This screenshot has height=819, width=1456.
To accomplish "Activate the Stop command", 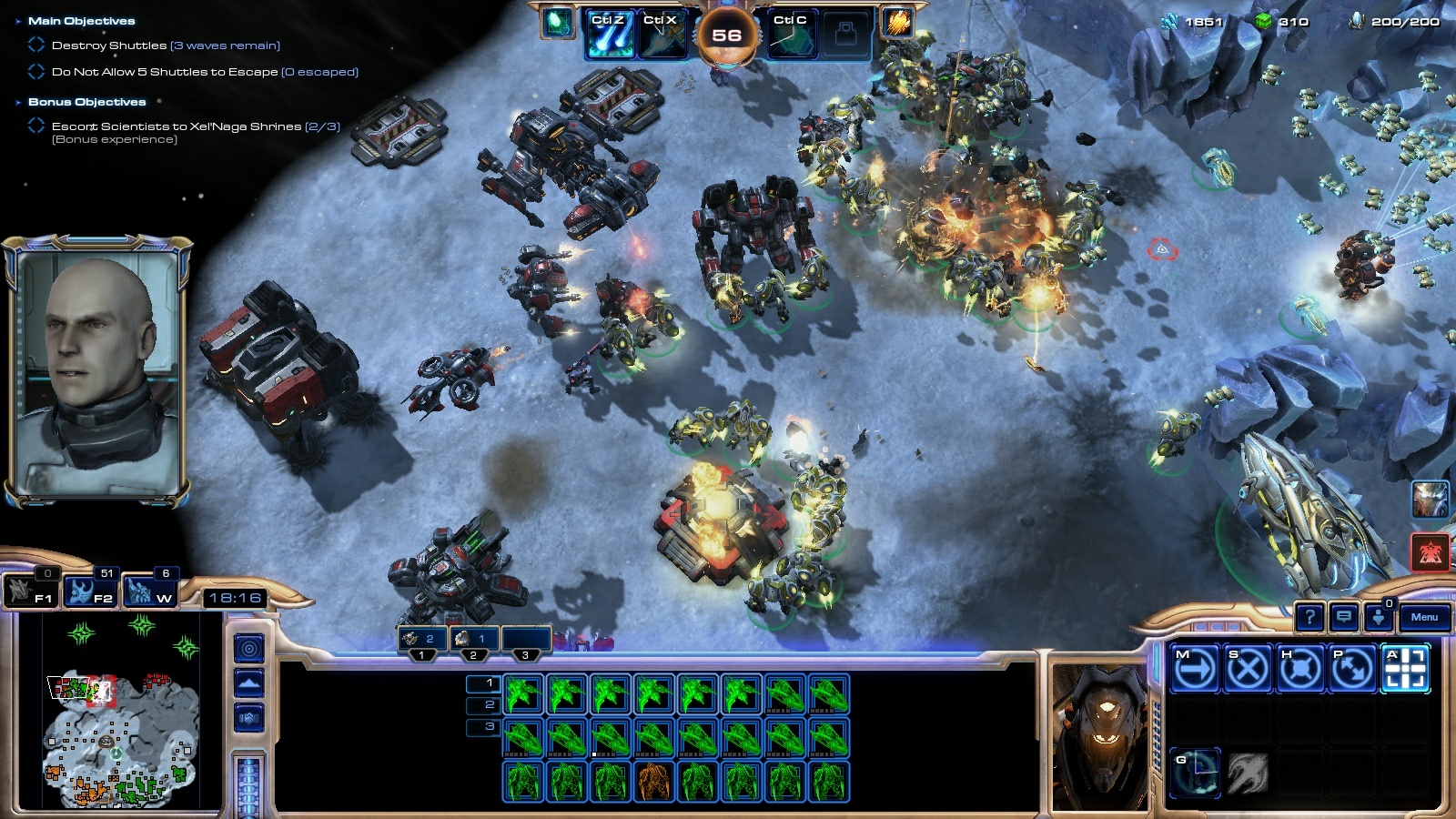I will [1248, 669].
